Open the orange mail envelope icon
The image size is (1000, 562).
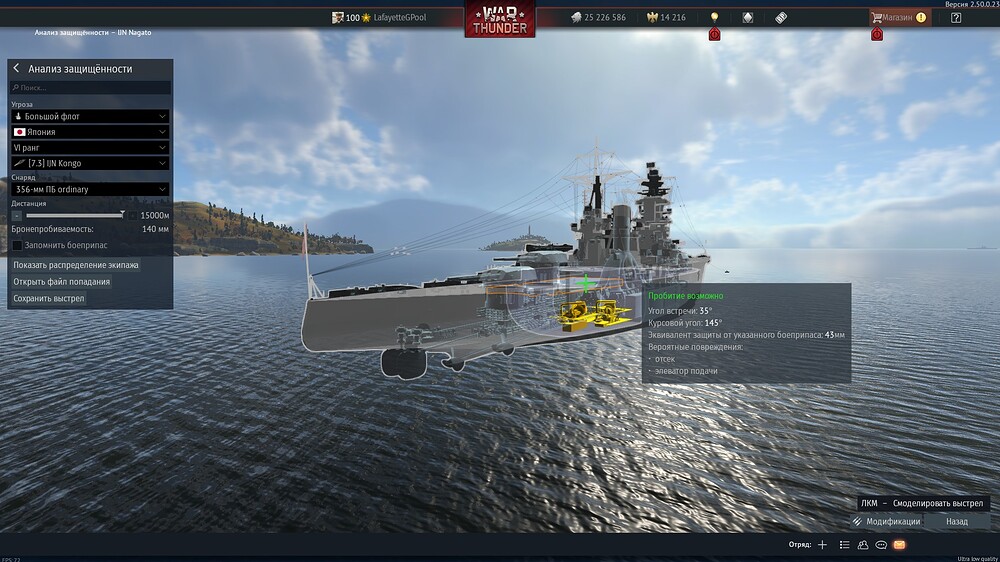[899, 545]
